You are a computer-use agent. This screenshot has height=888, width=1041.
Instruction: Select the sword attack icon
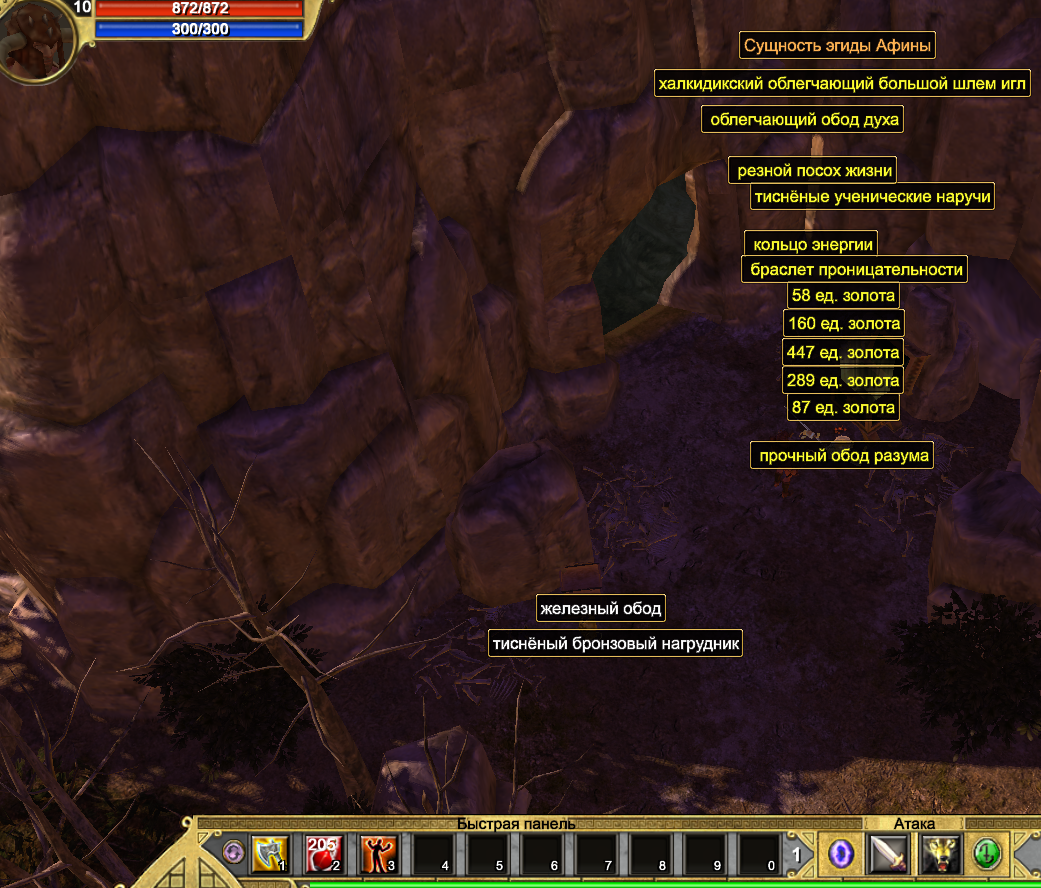[x=887, y=853]
